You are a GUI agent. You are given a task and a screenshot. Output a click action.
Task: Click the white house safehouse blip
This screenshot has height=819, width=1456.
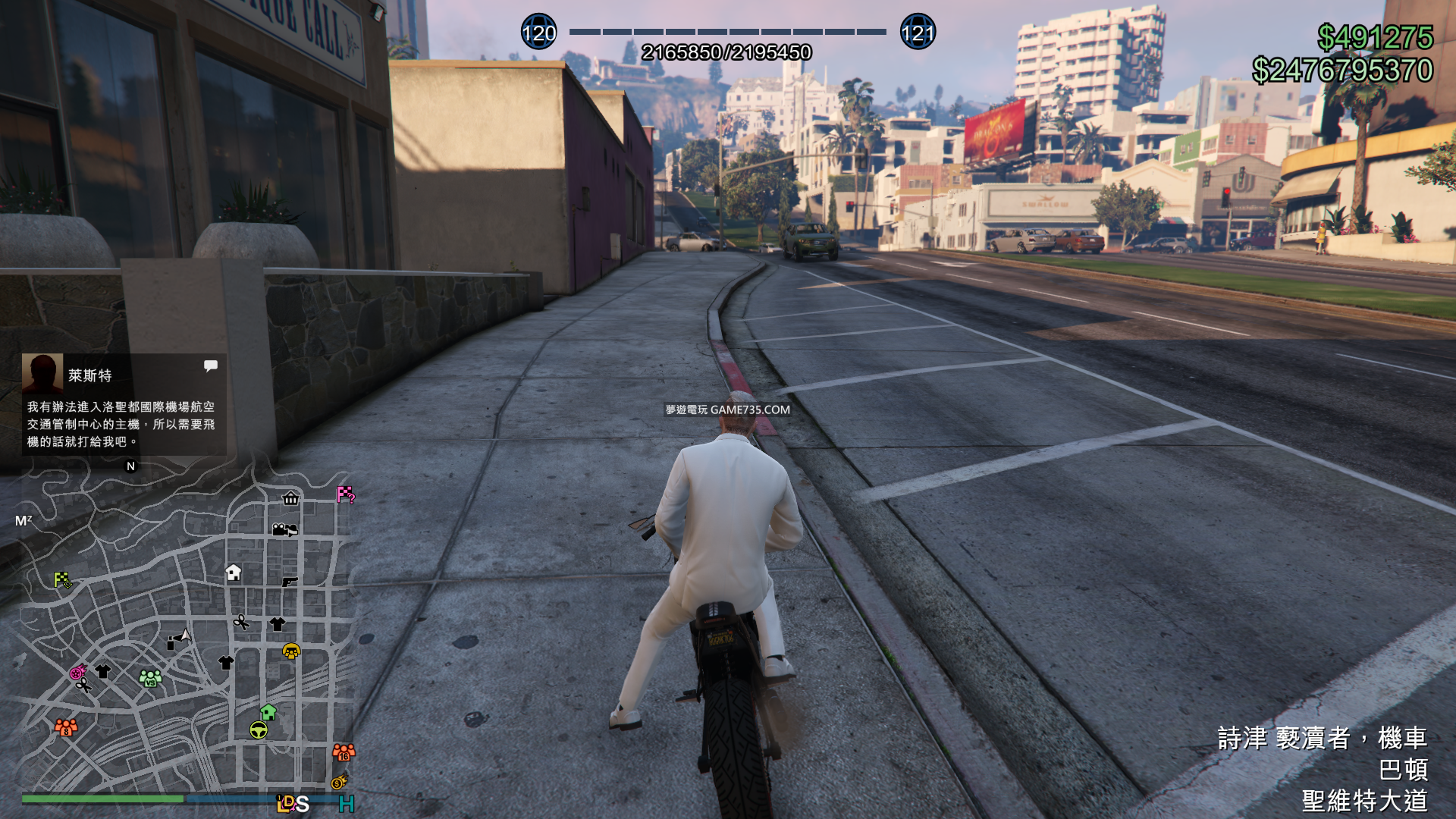click(234, 573)
